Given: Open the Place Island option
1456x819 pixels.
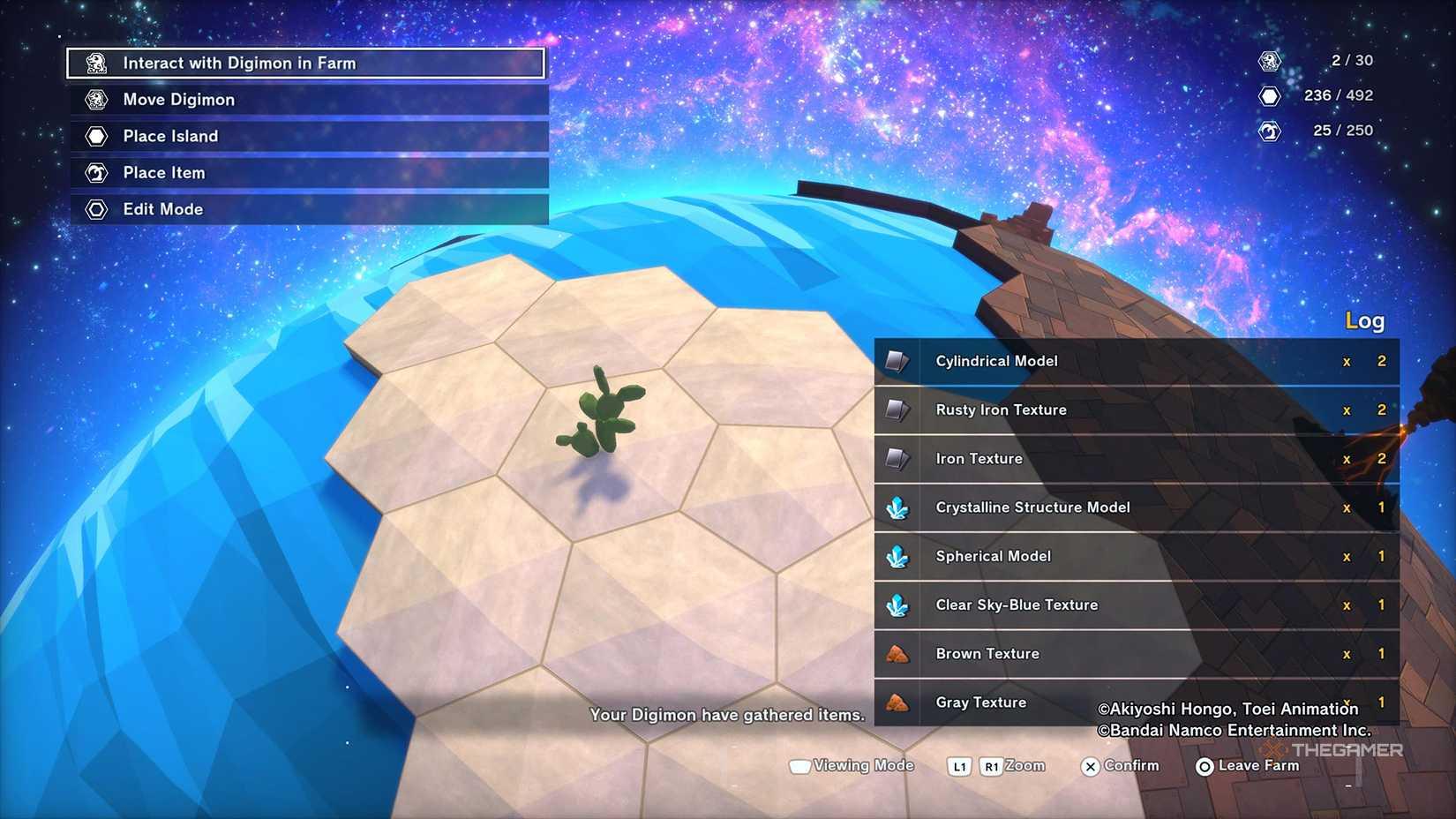Looking at the screenshot, I should [309, 137].
